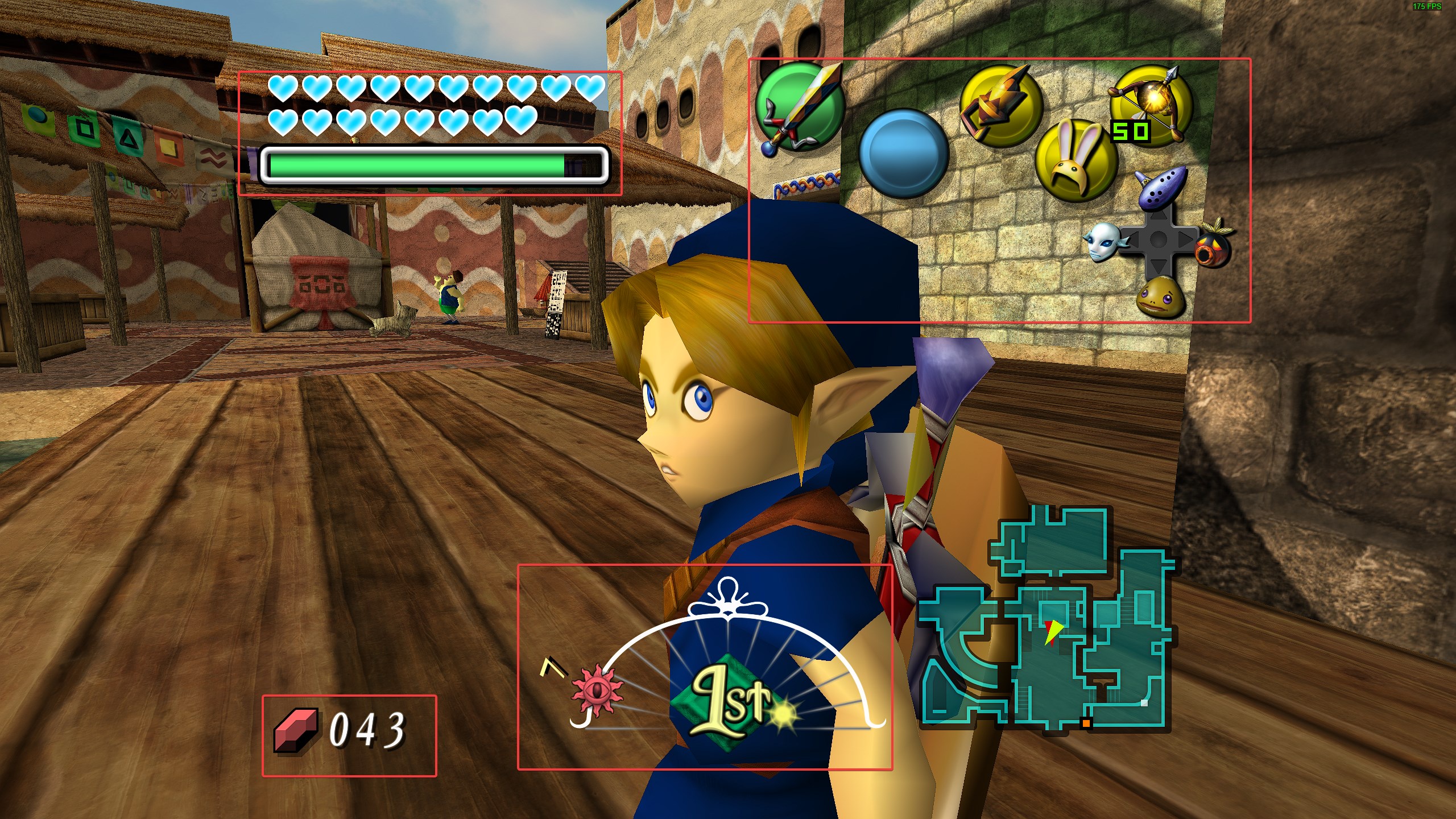Put on the Zora Mask
The width and height of the screenshot is (1456, 819).
tap(1101, 242)
